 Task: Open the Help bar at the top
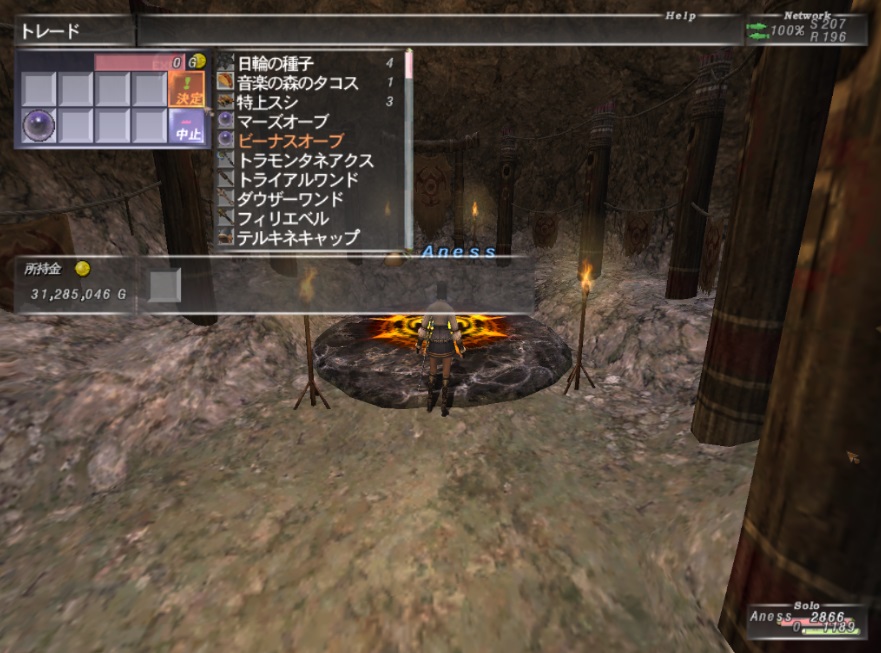click(x=680, y=16)
